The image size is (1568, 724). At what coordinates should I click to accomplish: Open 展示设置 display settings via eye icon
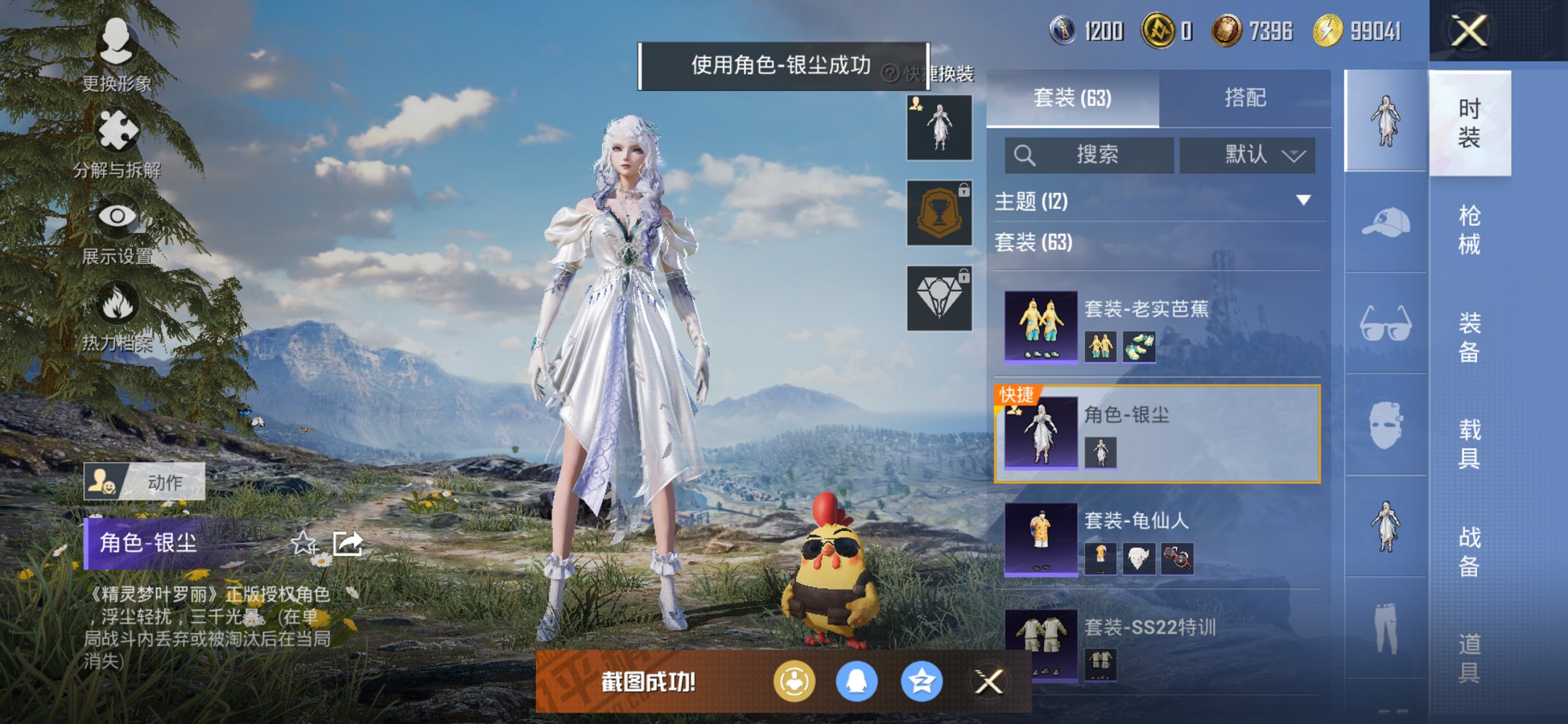pyautogui.click(x=117, y=219)
